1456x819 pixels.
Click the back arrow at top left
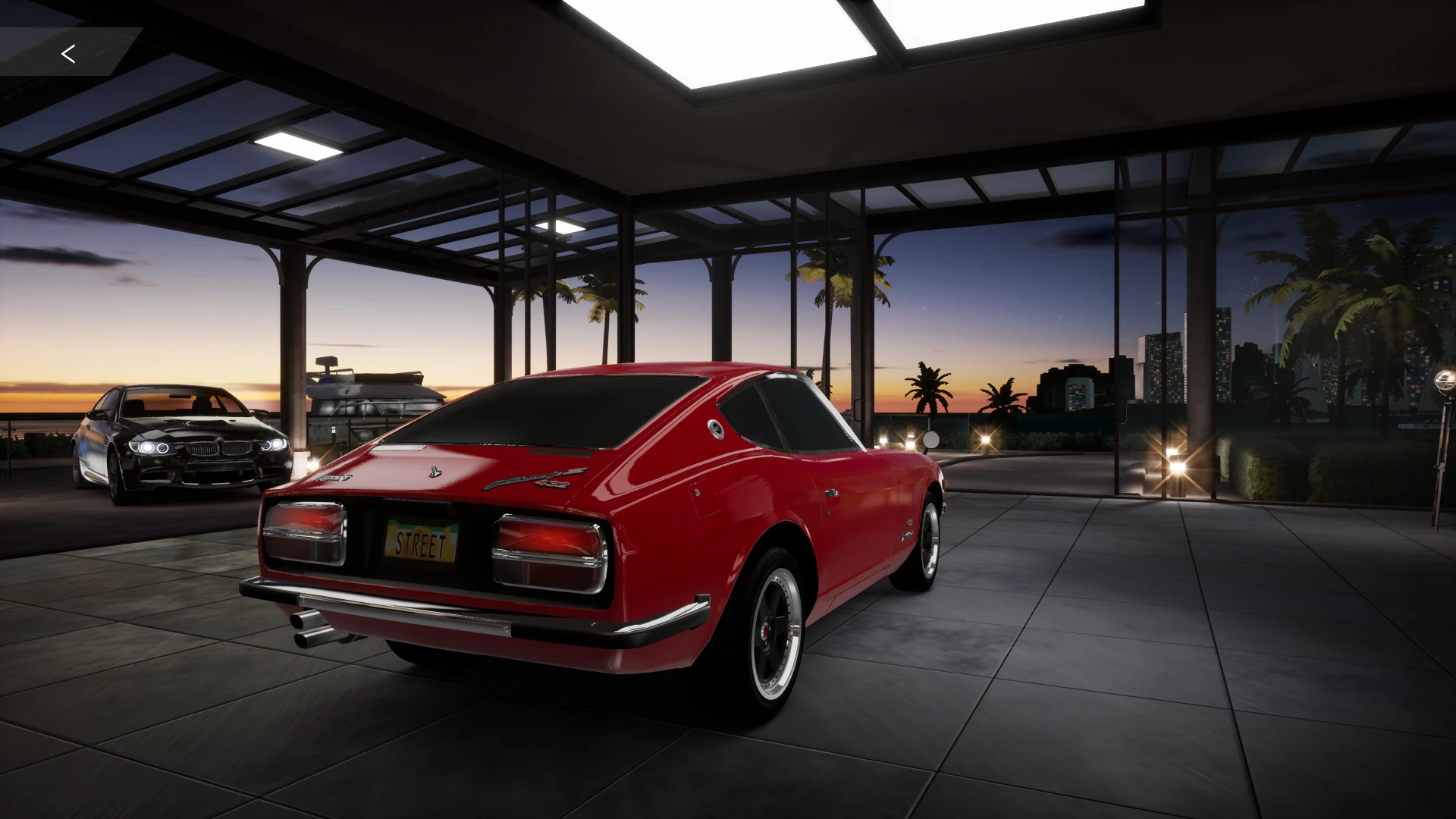[x=68, y=53]
